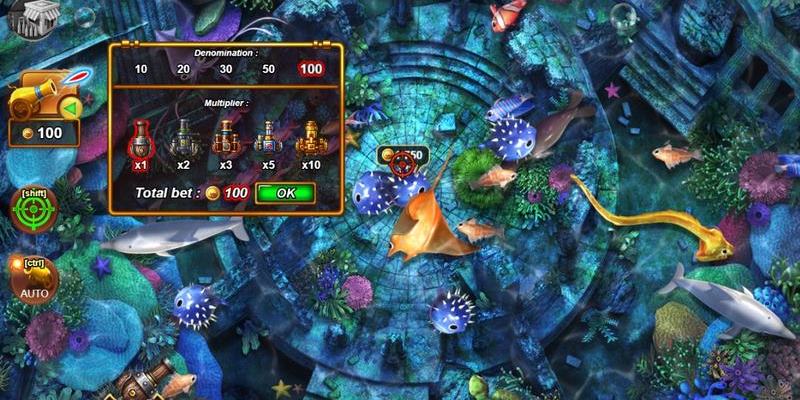Pick the 50 denomination
This screenshot has width=800, height=400.
pyautogui.click(x=268, y=71)
